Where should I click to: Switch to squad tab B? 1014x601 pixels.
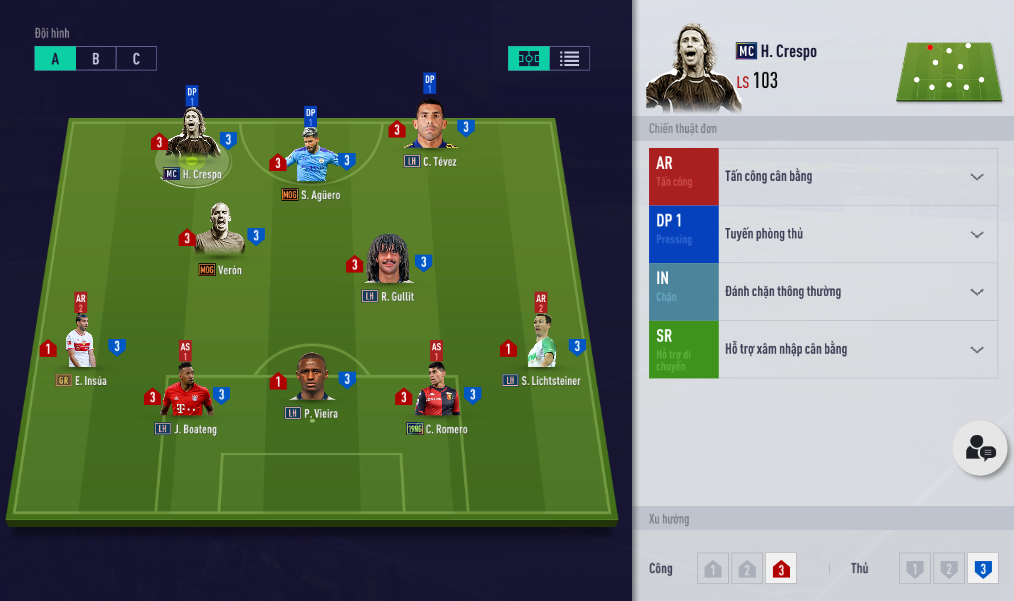click(96, 59)
